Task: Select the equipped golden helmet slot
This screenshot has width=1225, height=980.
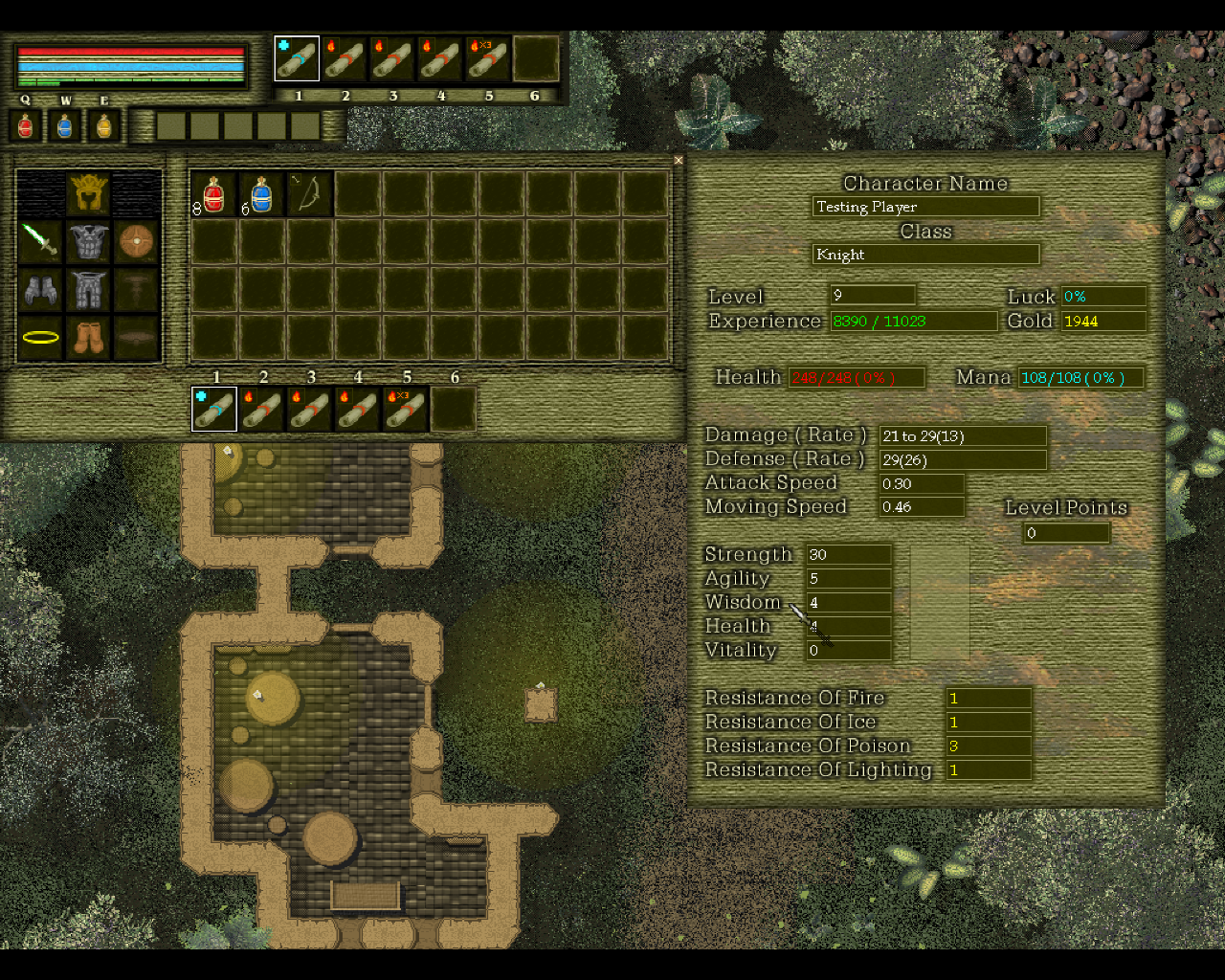Action: [x=89, y=194]
